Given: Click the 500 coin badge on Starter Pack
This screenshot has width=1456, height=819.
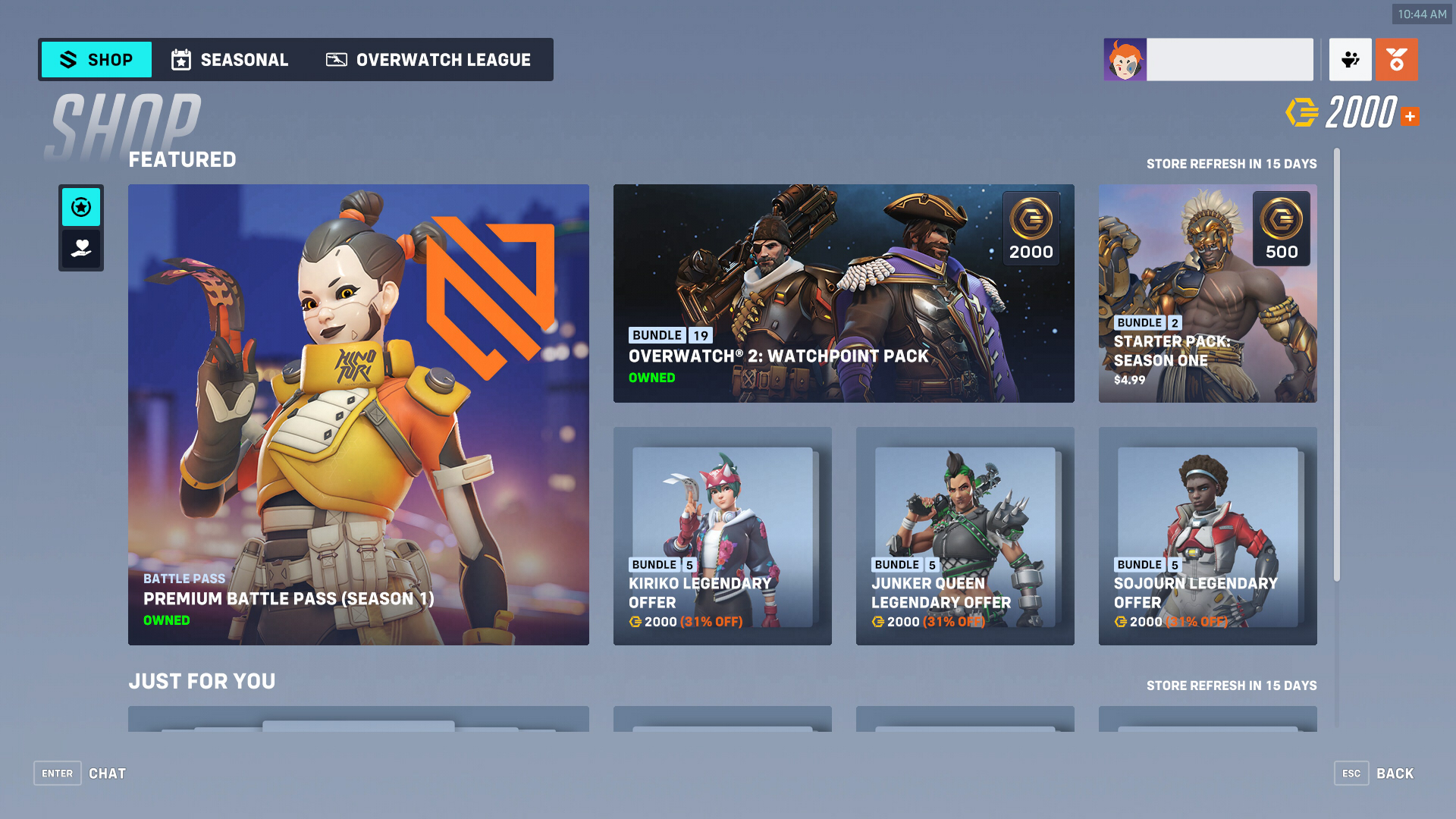Looking at the screenshot, I should click(1282, 228).
